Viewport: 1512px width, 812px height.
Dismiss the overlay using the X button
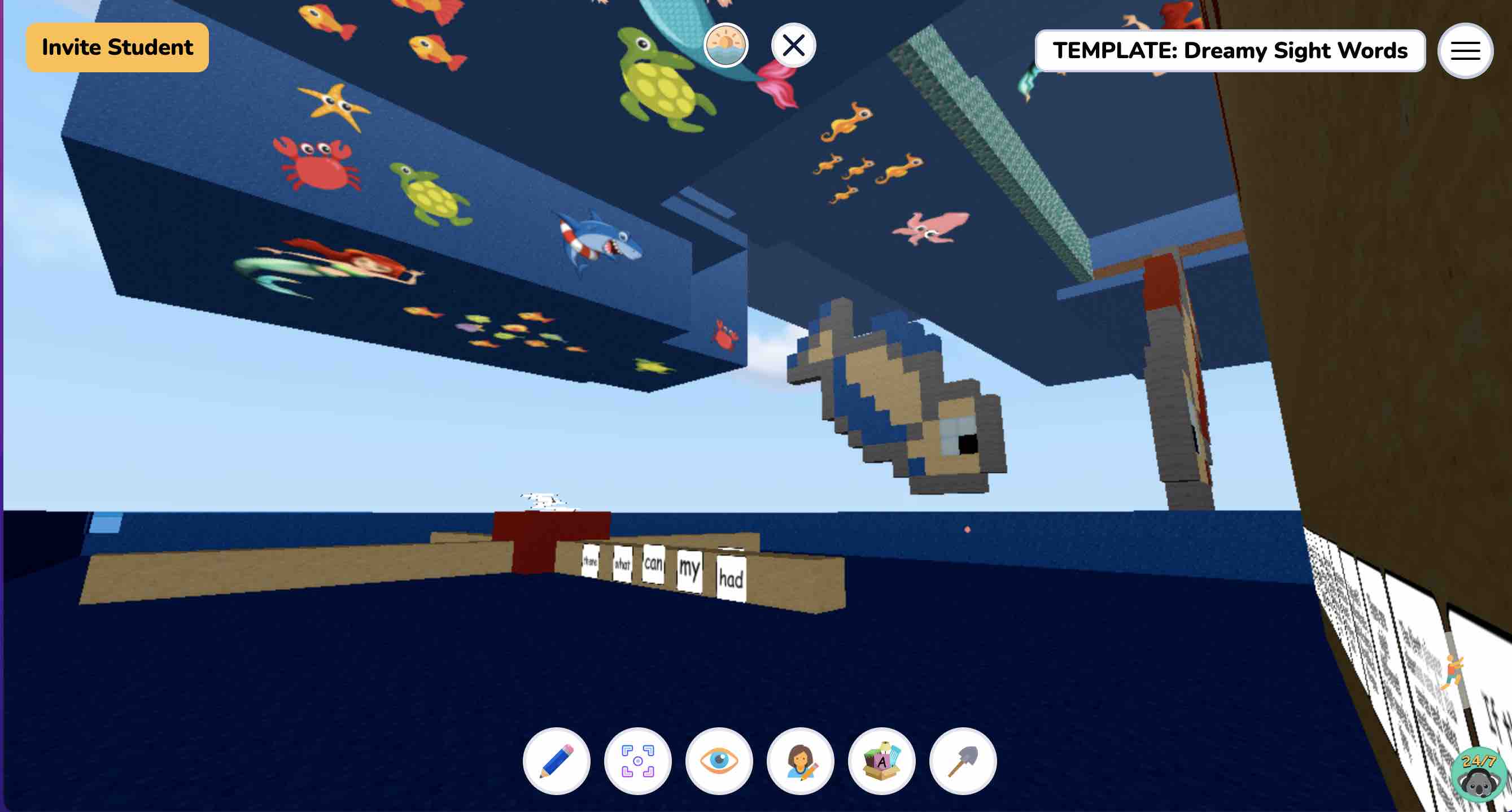click(794, 45)
